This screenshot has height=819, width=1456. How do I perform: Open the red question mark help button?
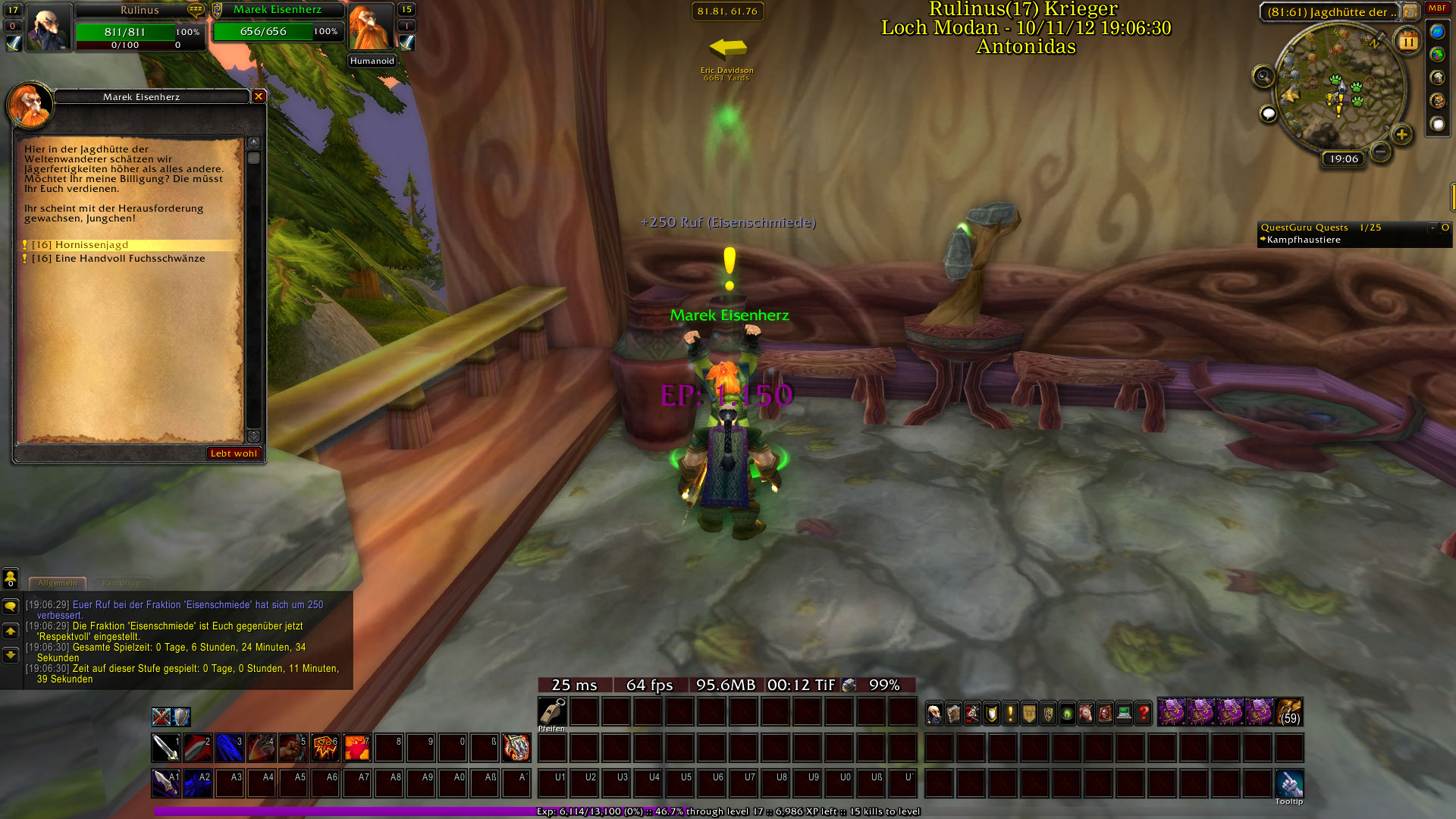pos(1143,714)
